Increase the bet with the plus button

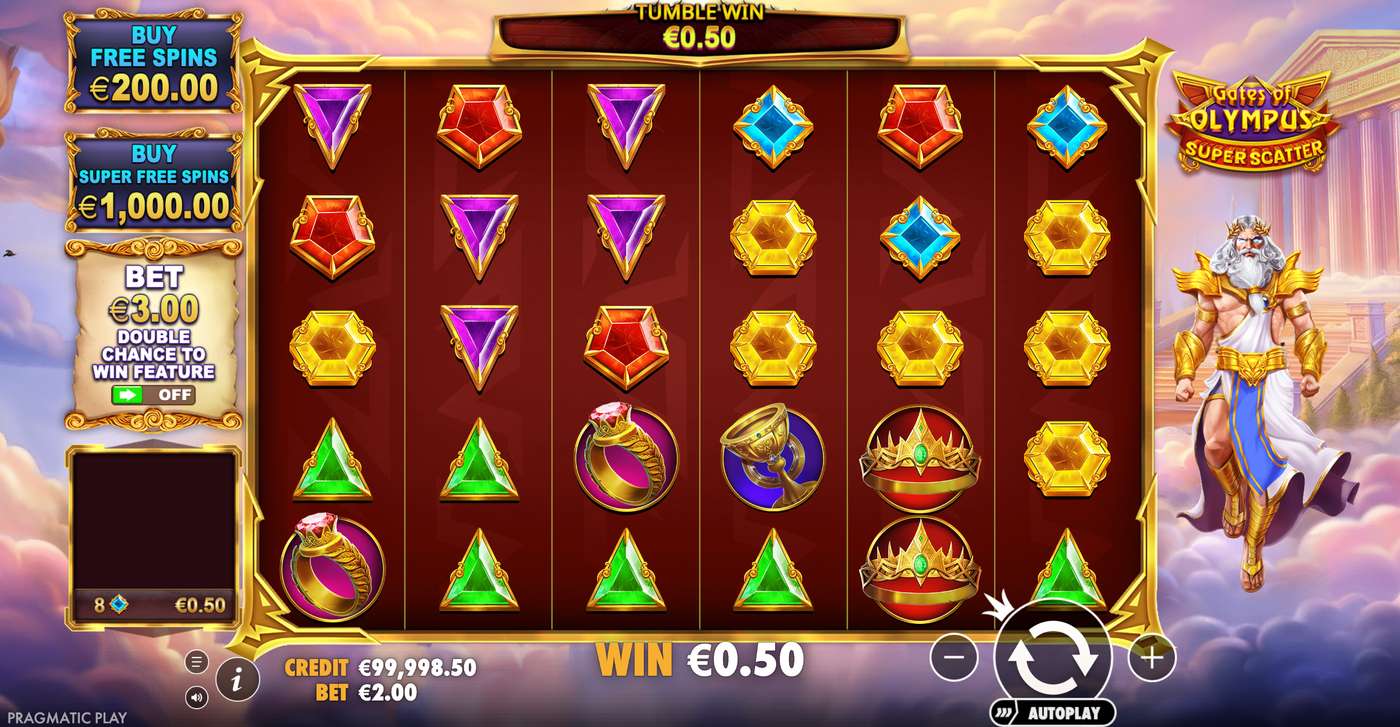pos(1150,657)
